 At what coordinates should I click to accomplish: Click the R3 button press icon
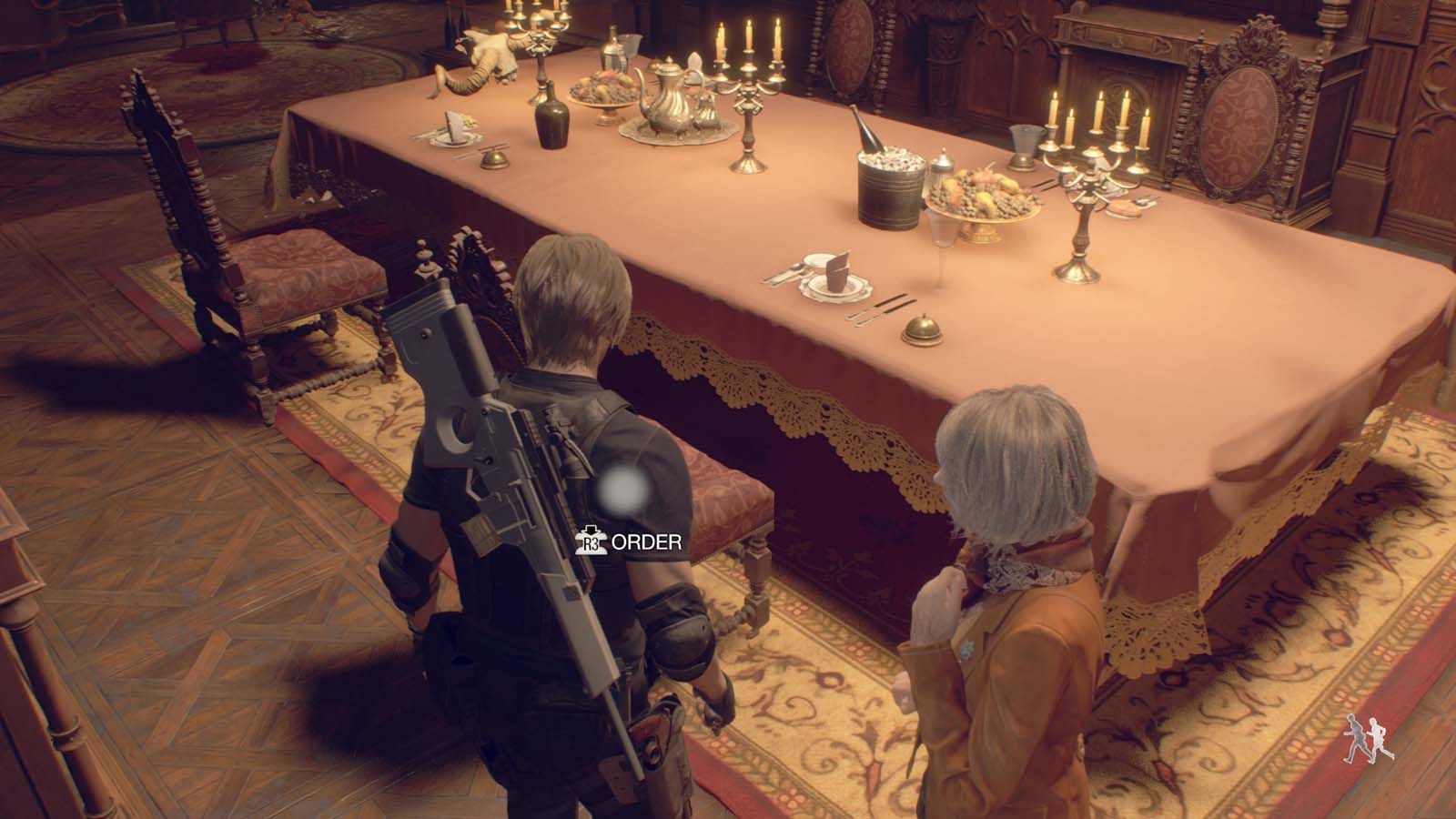click(x=593, y=541)
